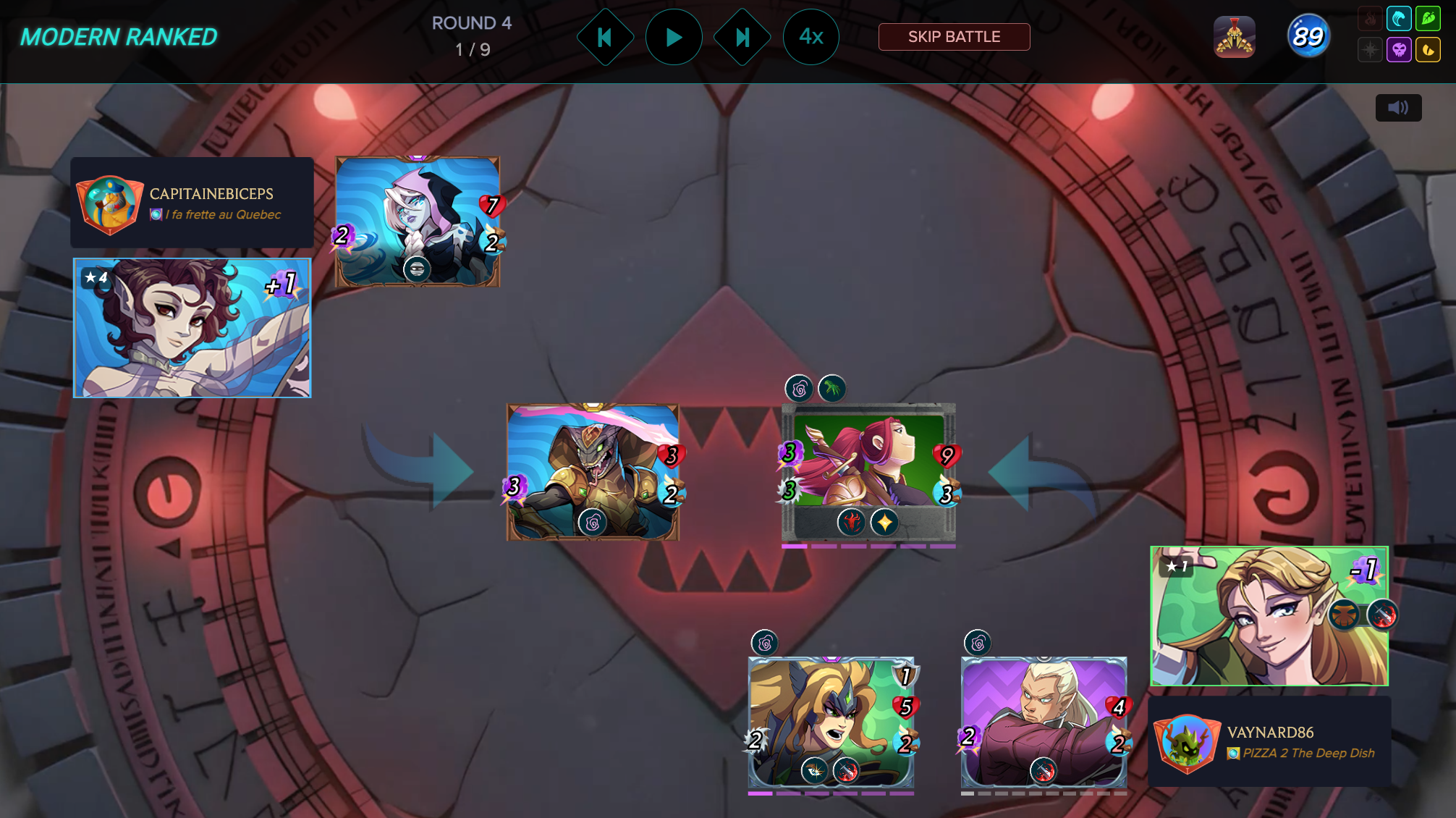Step back to the previous action
Screen dimensions: 1456x818
pos(605,37)
